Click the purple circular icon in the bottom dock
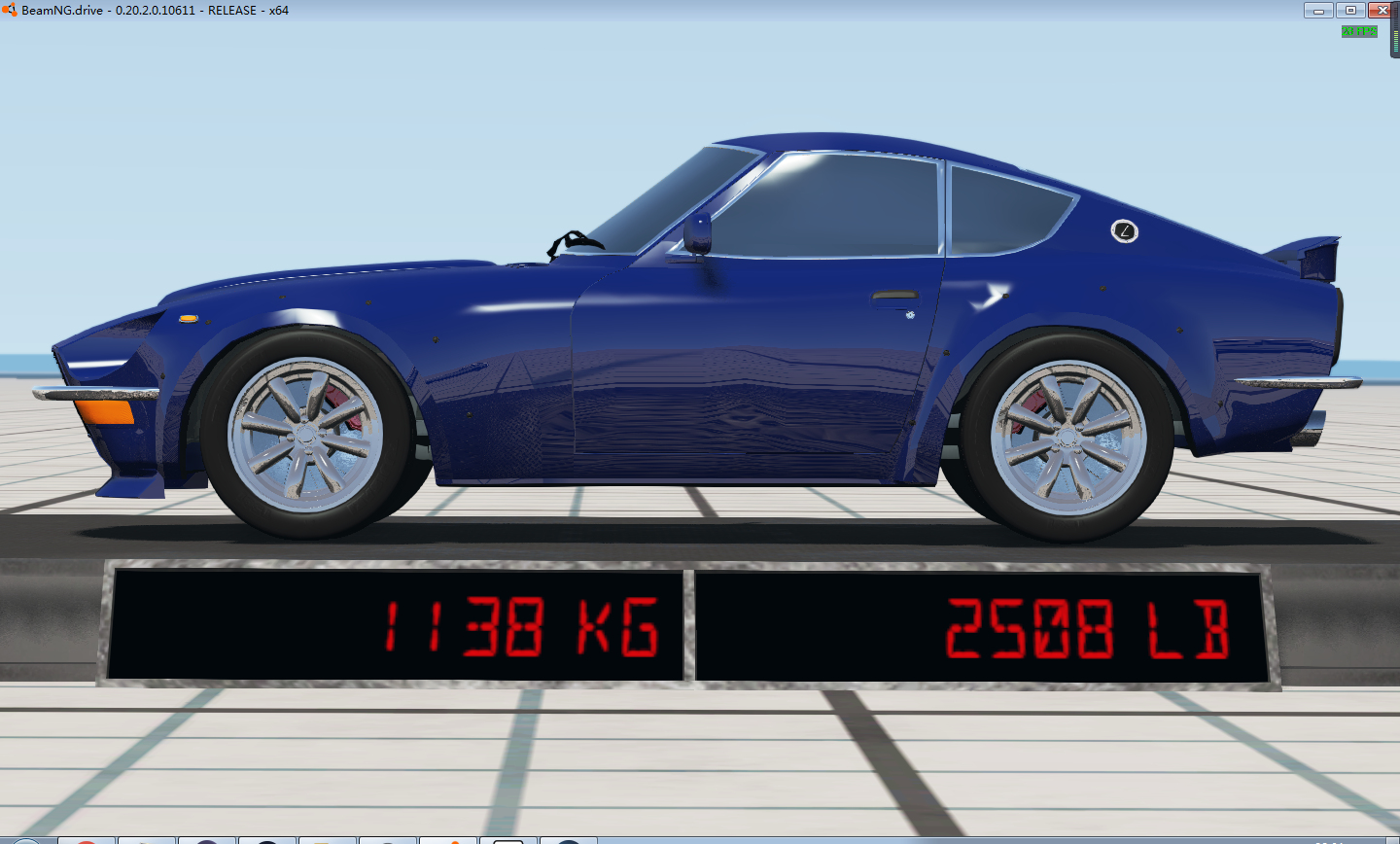 (x=206, y=840)
